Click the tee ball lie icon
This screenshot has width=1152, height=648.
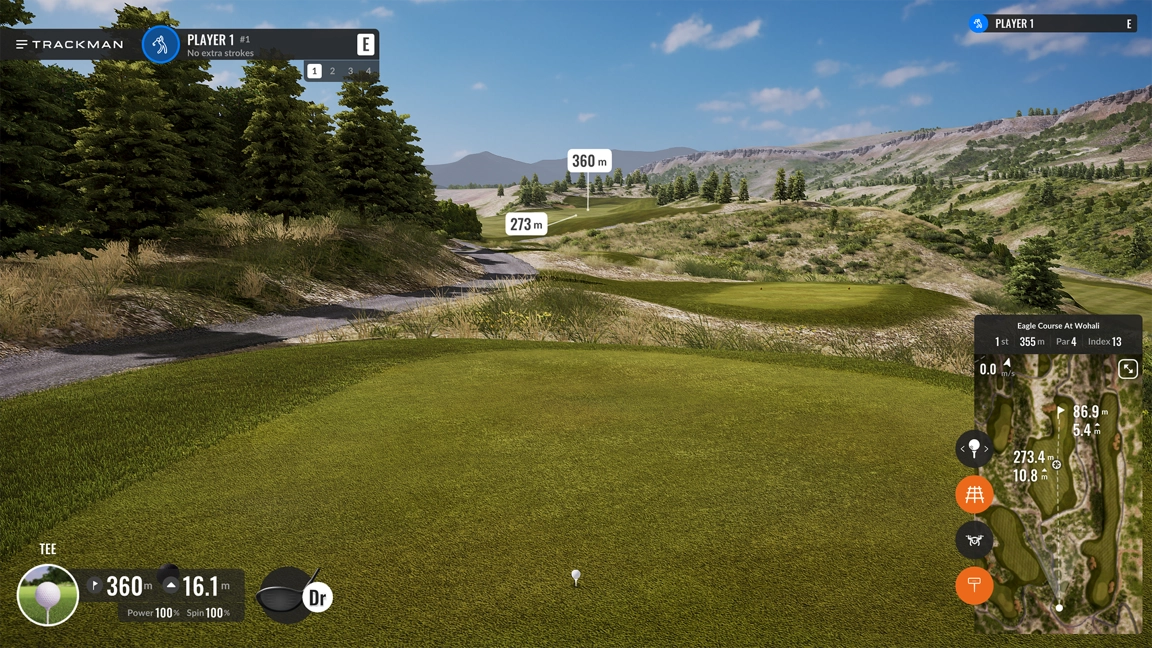click(x=48, y=595)
